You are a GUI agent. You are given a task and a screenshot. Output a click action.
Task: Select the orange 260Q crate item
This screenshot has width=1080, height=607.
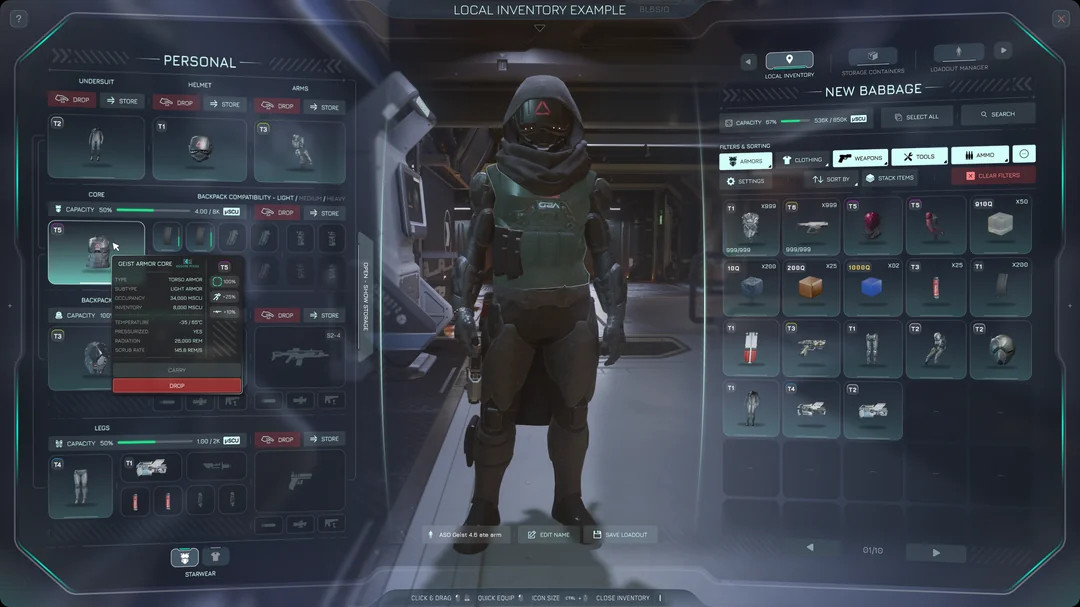(811, 288)
